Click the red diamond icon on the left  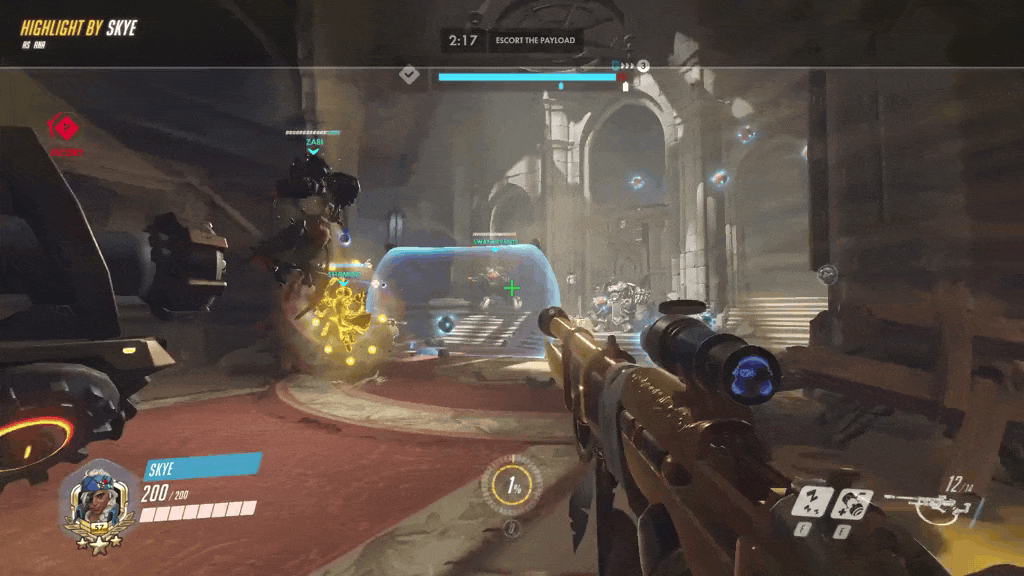click(x=64, y=128)
